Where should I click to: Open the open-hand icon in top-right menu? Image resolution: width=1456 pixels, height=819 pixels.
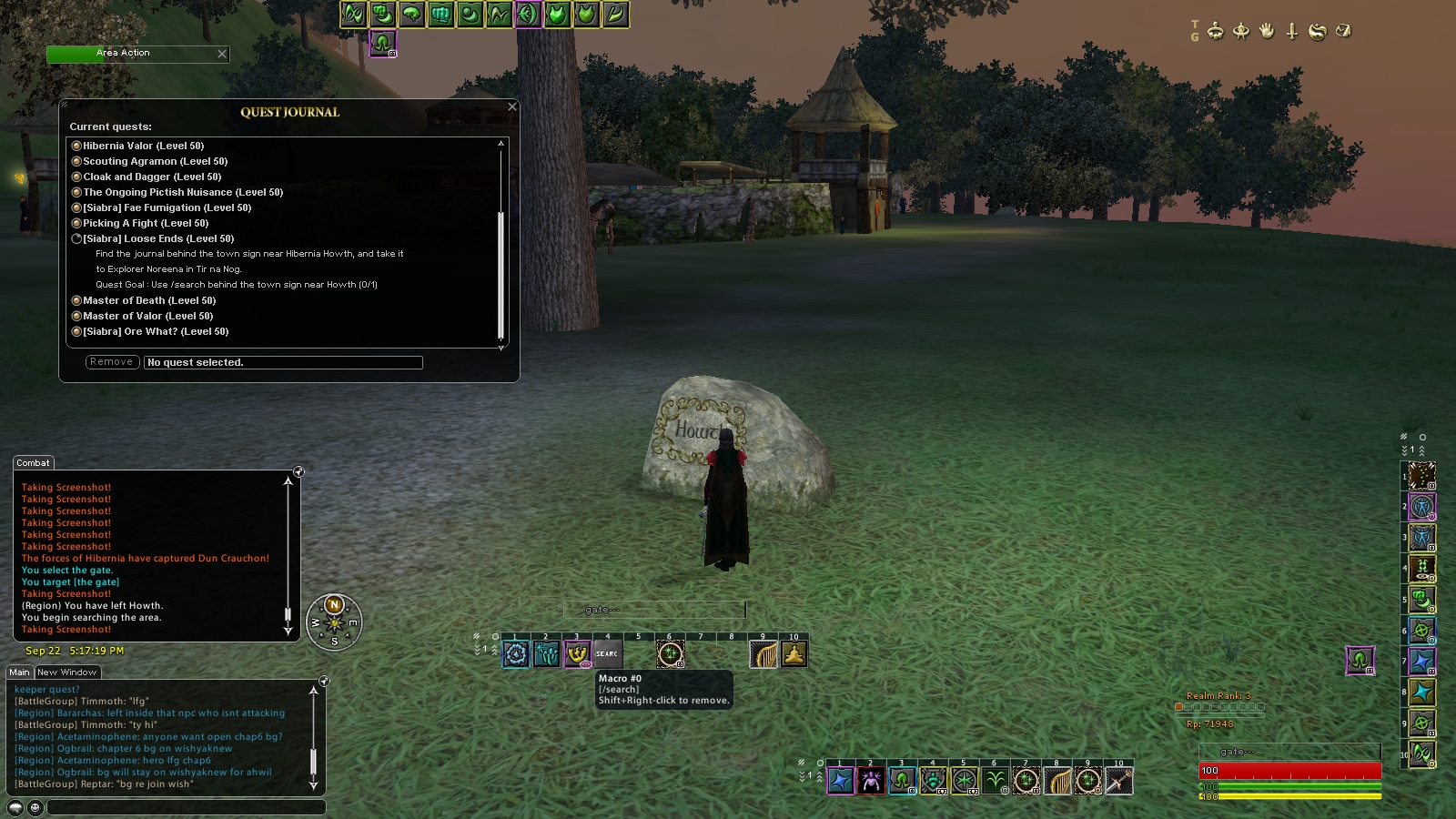[1267, 31]
